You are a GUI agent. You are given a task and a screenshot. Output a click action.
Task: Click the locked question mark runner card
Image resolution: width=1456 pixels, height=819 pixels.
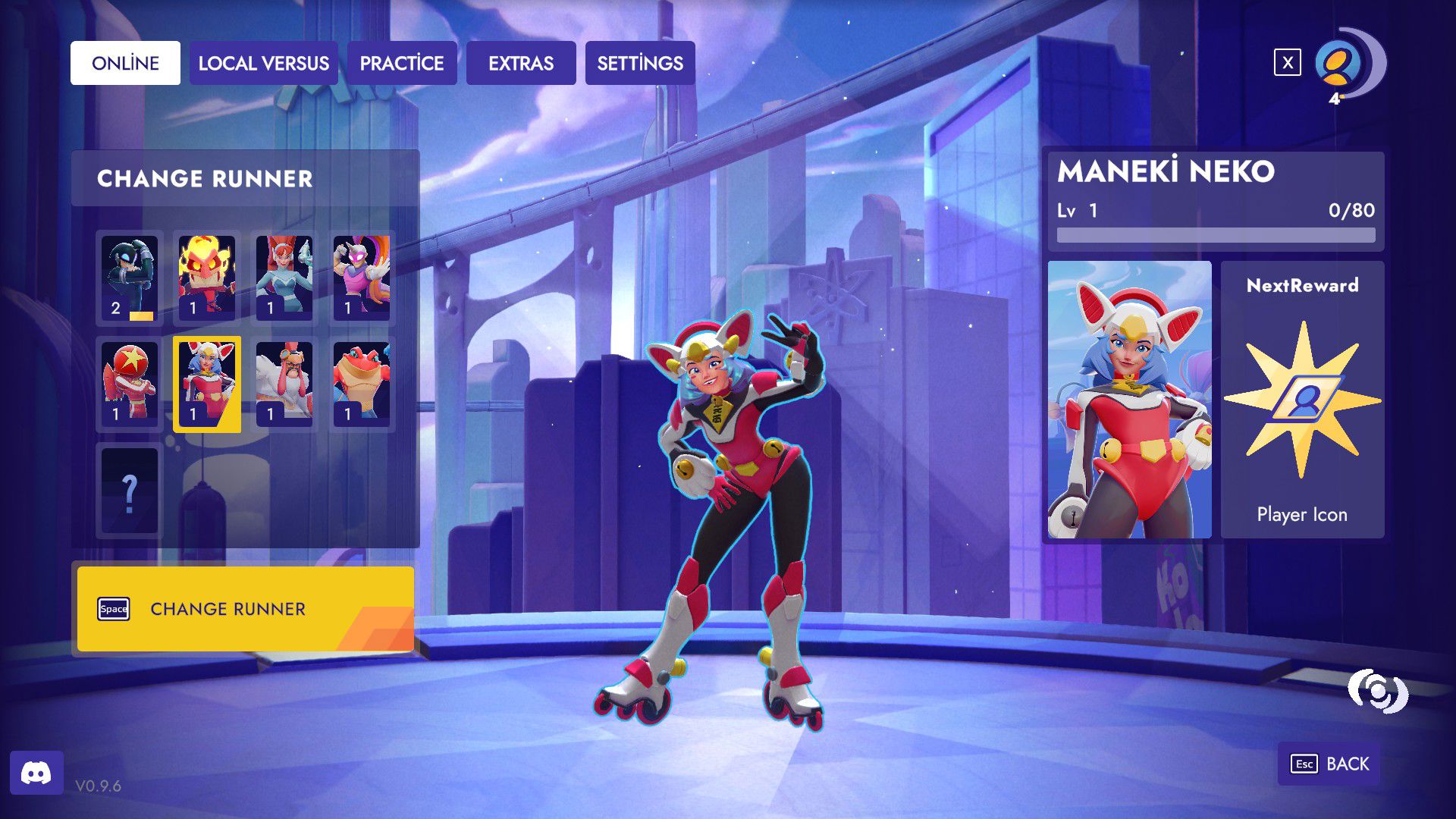[x=130, y=491]
